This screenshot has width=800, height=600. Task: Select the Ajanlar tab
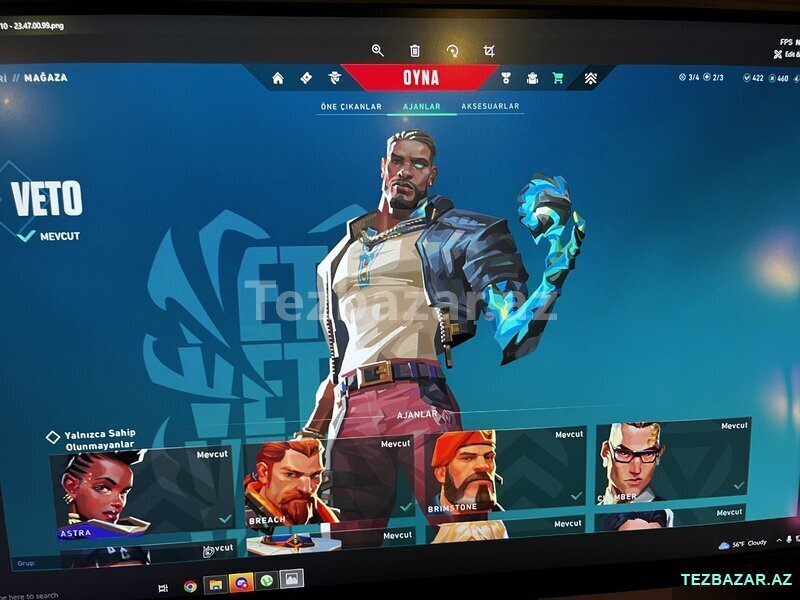tap(421, 106)
